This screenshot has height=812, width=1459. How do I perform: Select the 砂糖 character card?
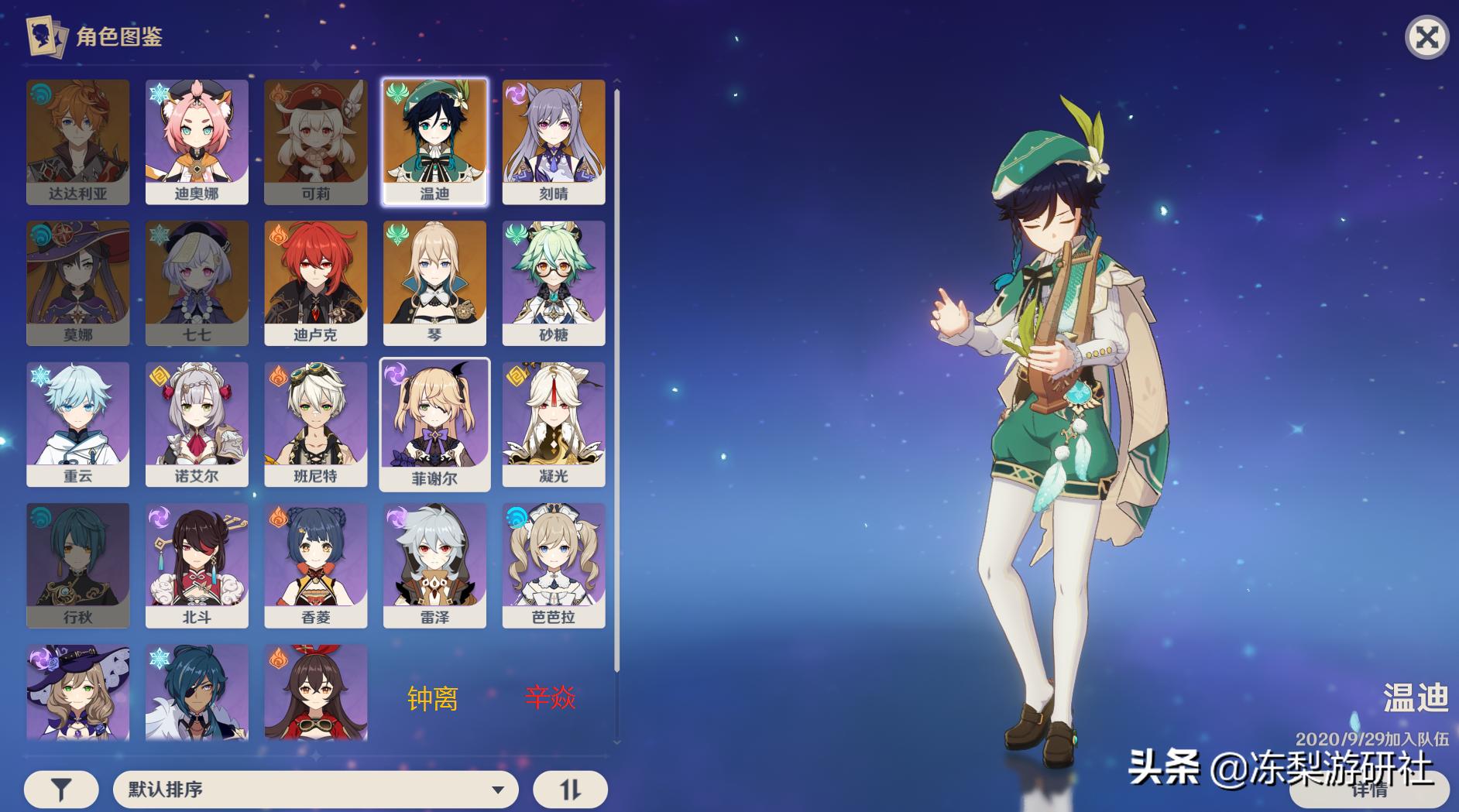(x=553, y=283)
